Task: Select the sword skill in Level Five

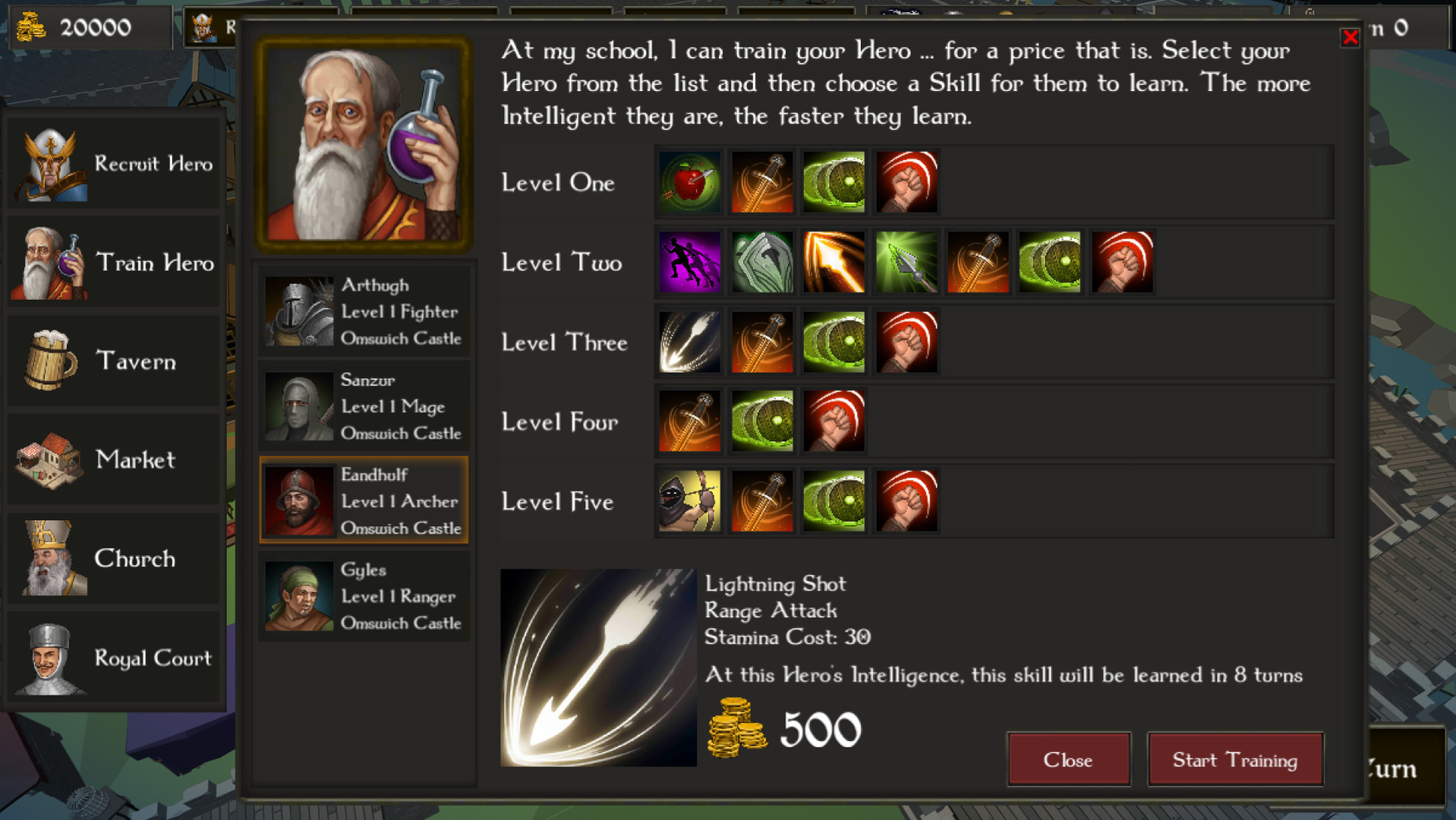Action: [x=760, y=500]
